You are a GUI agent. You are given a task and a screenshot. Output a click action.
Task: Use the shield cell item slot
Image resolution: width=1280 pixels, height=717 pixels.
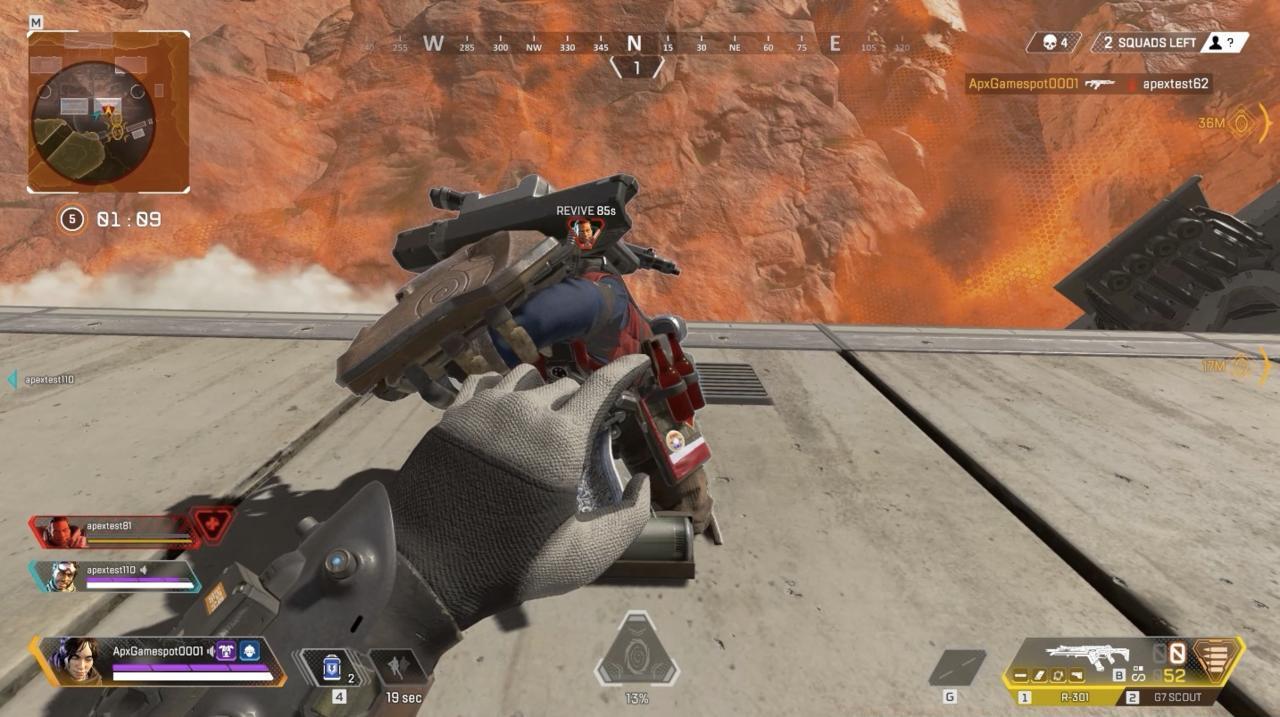point(332,666)
